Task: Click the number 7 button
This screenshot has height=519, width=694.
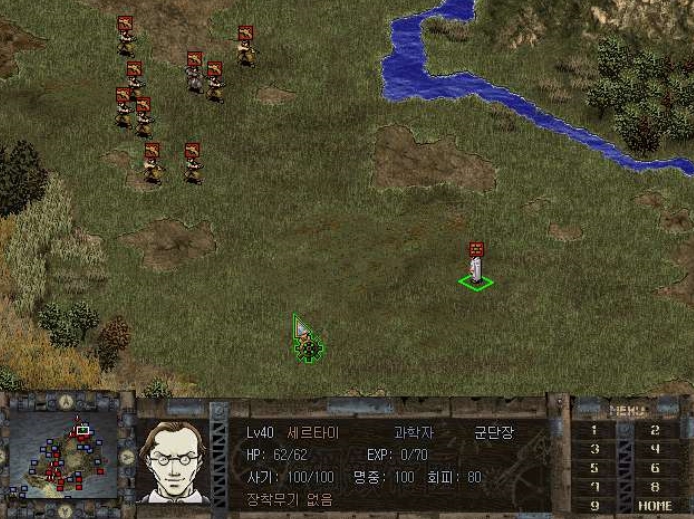Action: [x=596, y=487]
